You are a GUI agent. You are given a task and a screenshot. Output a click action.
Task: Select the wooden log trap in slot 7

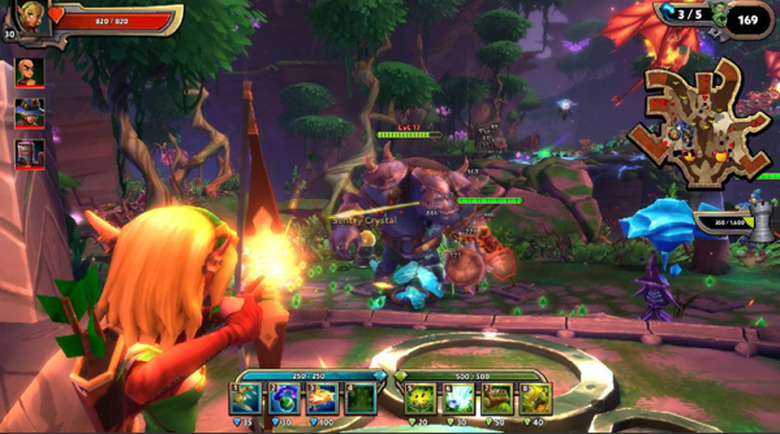(497, 399)
